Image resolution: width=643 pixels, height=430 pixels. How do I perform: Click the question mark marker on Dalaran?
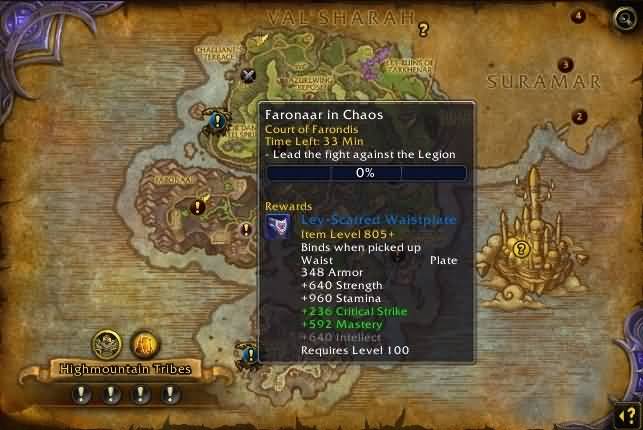520,249
